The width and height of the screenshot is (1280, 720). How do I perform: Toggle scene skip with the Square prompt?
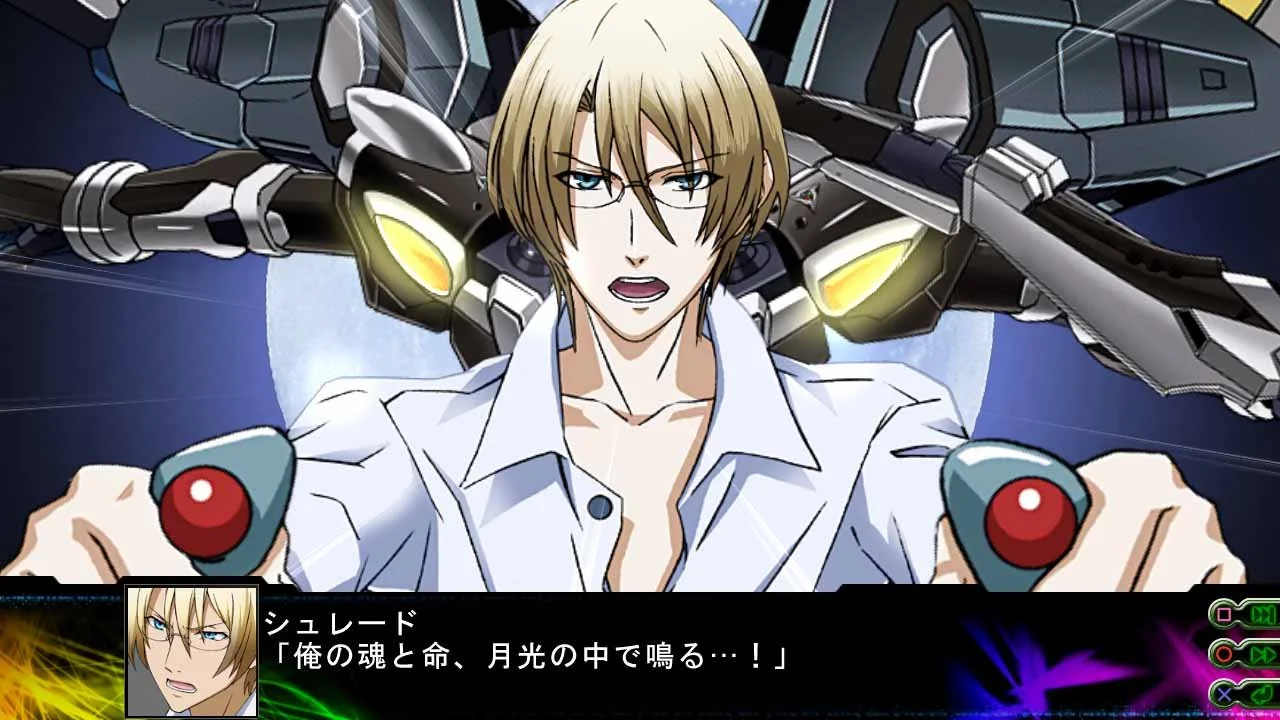1243,614
